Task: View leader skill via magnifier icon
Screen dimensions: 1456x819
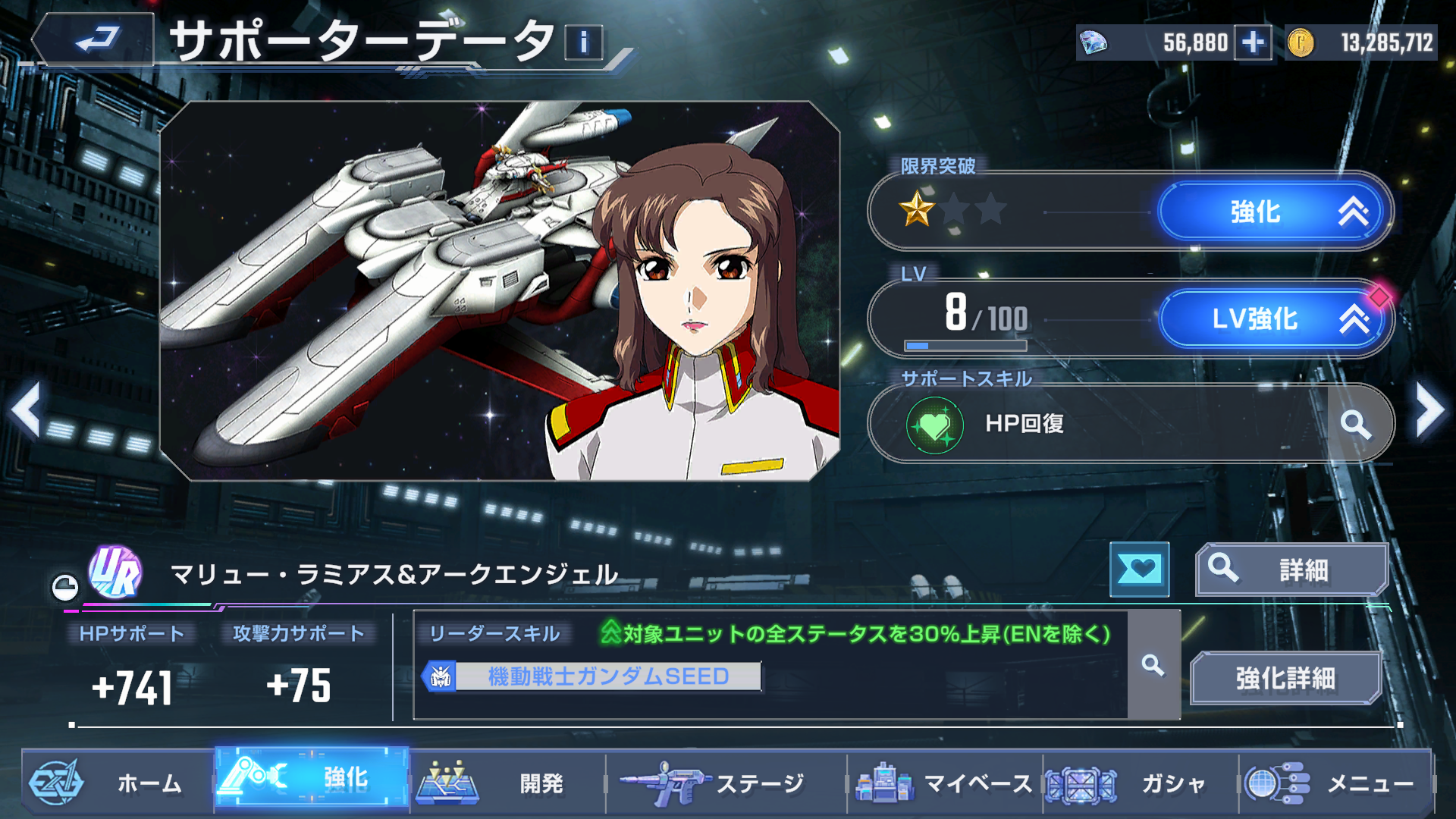Action: pyautogui.click(x=1153, y=665)
